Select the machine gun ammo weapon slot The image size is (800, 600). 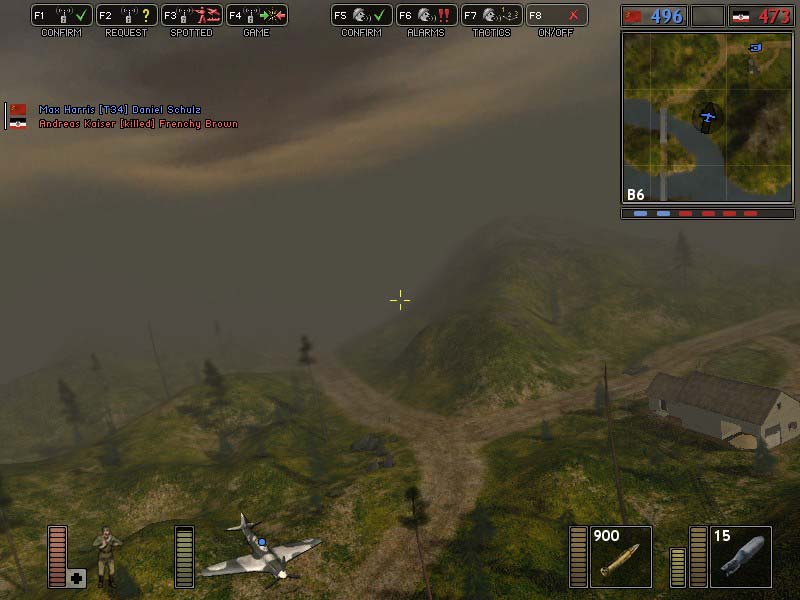(x=620, y=556)
